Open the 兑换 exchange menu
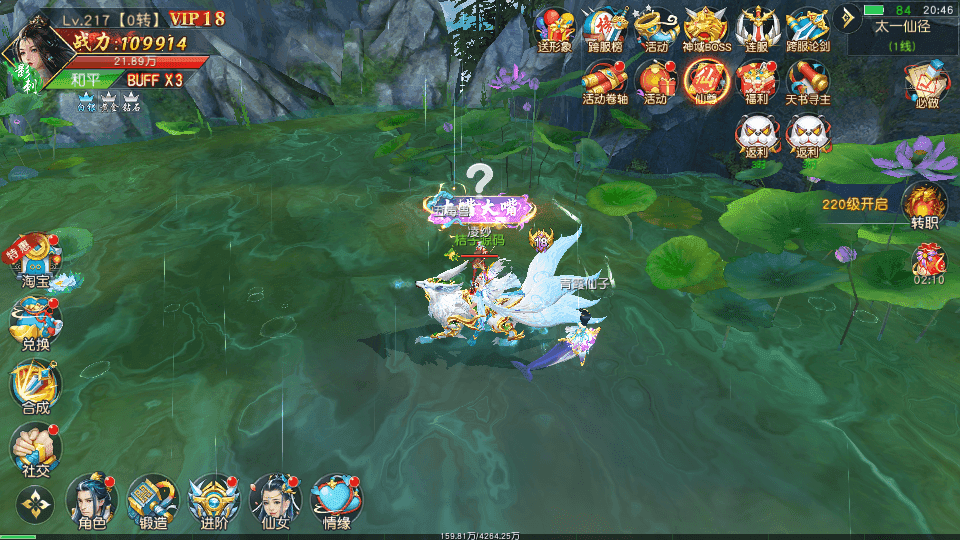 click(x=35, y=323)
